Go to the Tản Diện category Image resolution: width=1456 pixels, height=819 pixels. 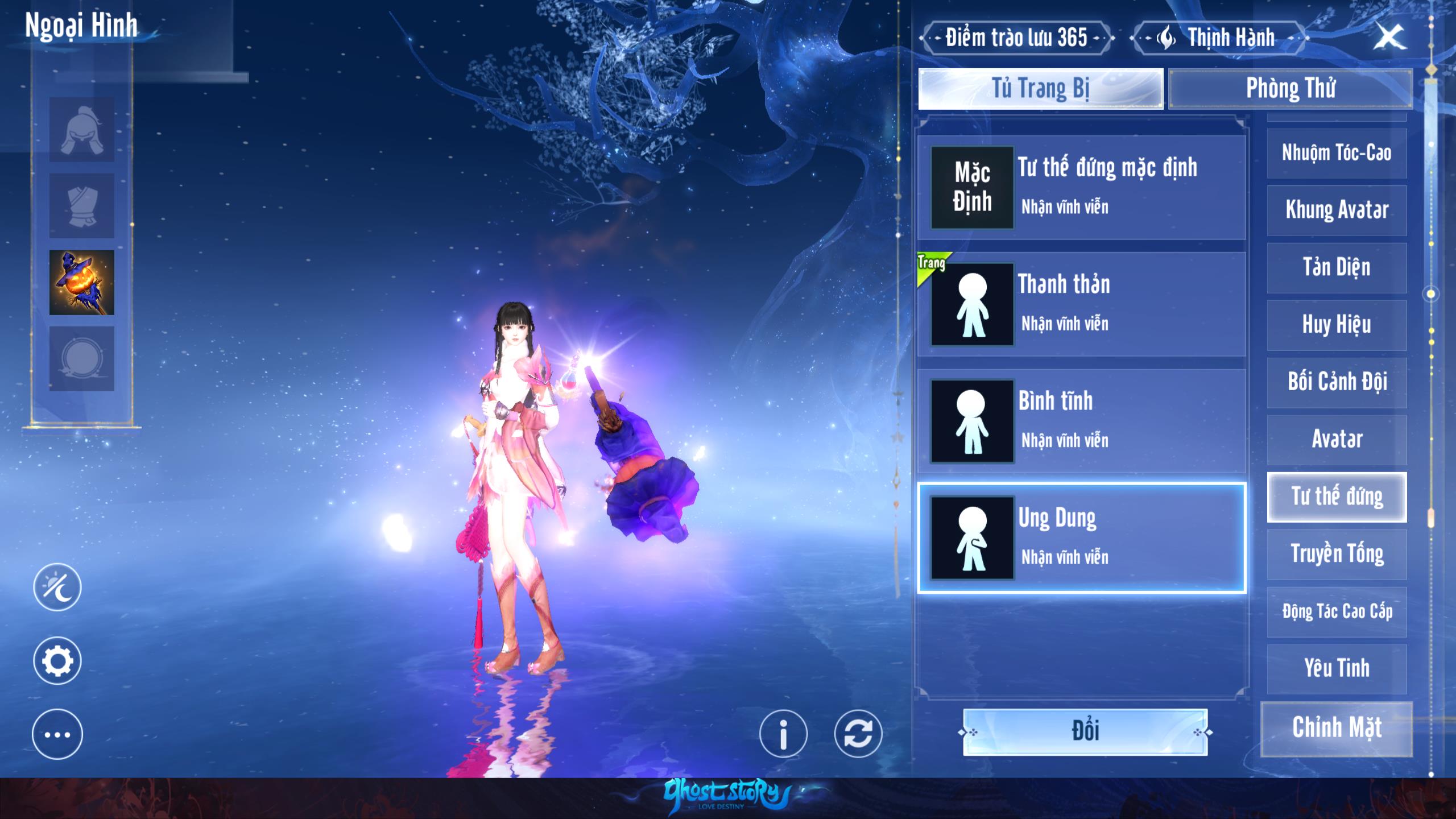(x=1337, y=267)
